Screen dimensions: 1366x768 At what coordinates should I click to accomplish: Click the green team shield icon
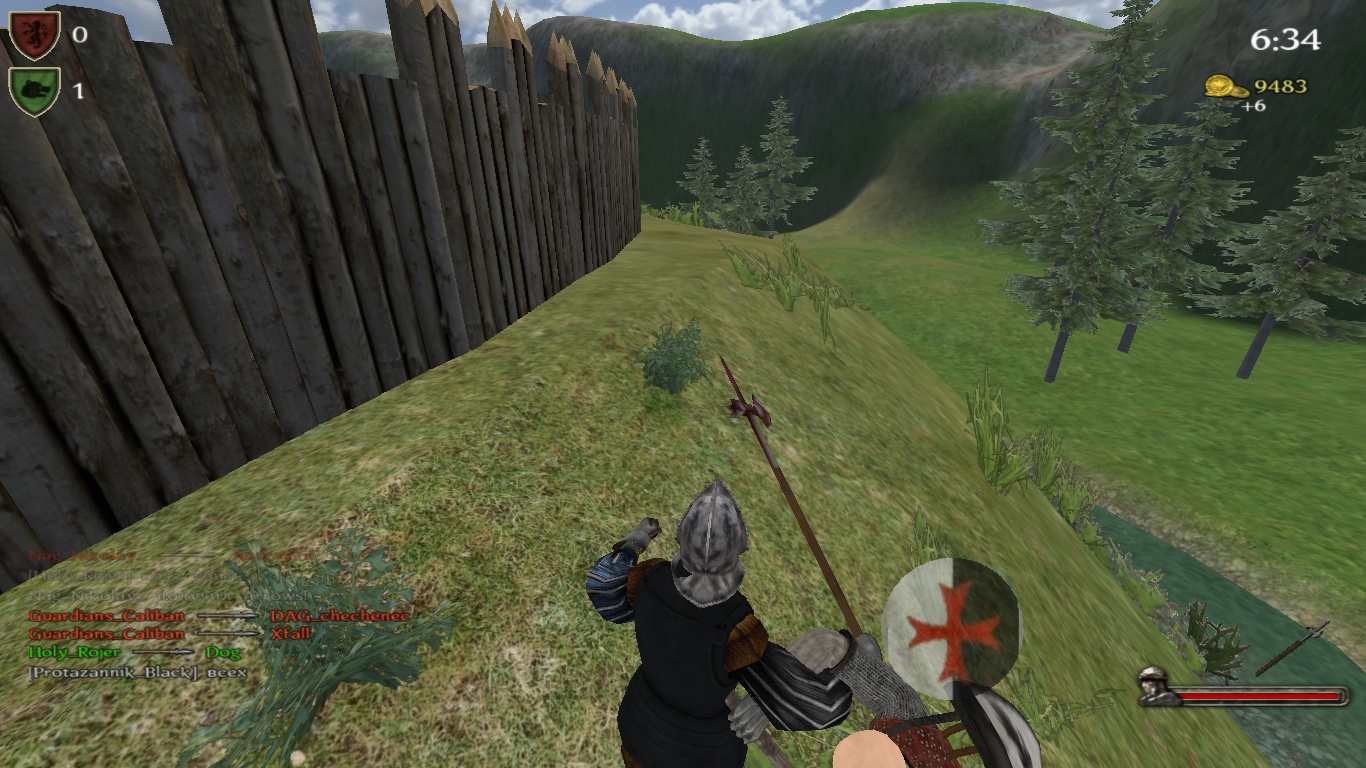click(x=35, y=91)
